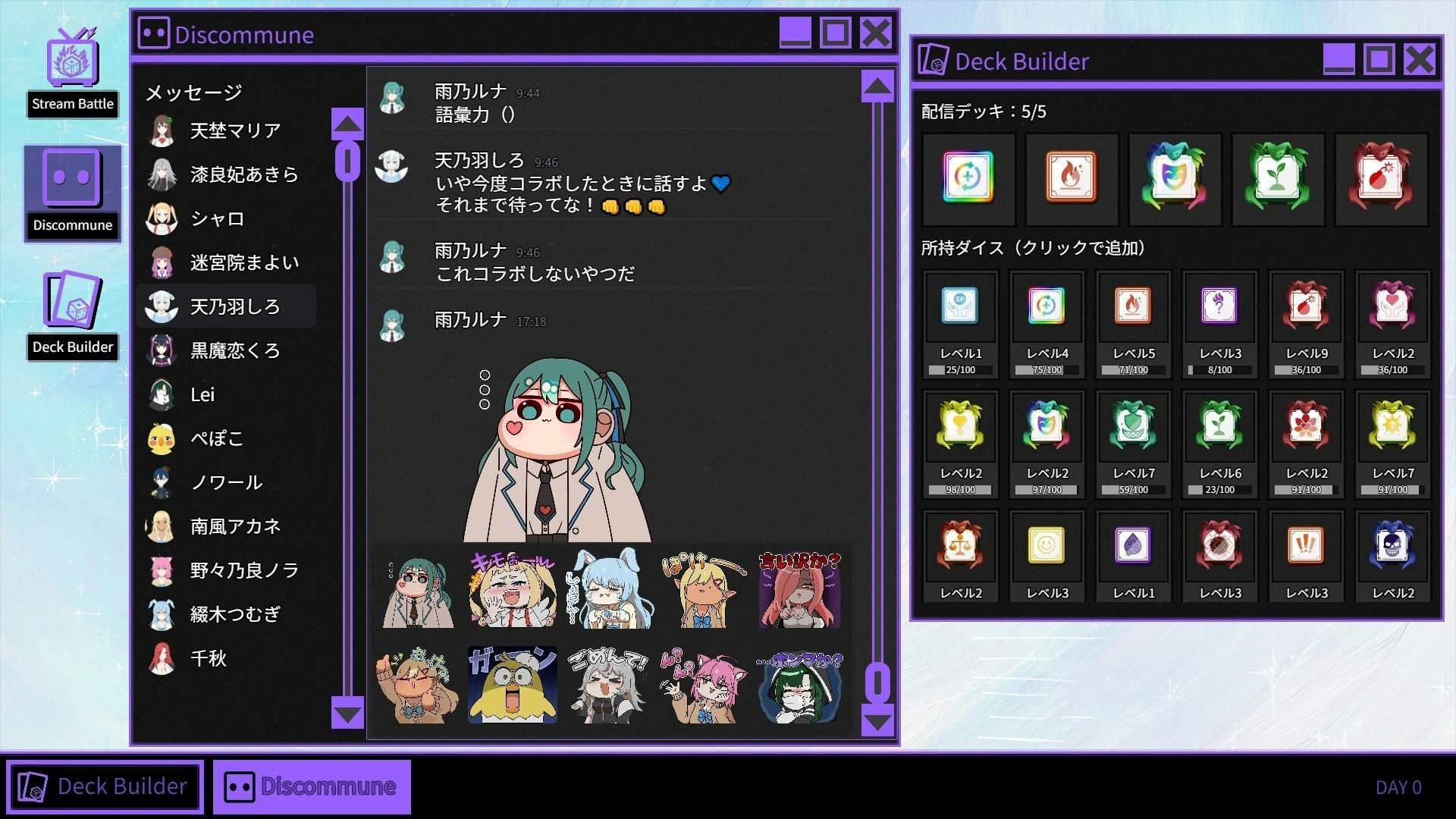
Task: Close the Discommune window
Action: point(876,33)
